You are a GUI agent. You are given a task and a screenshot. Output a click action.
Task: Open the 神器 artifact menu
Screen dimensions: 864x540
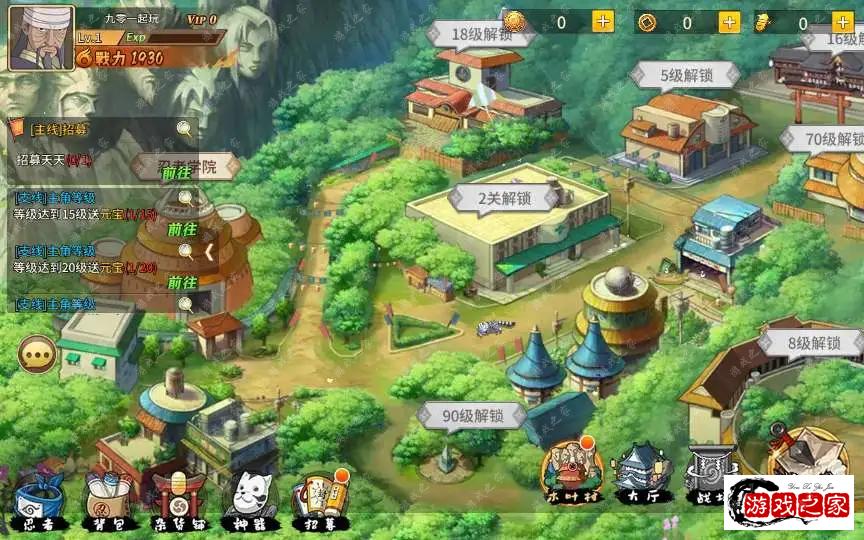click(x=248, y=498)
